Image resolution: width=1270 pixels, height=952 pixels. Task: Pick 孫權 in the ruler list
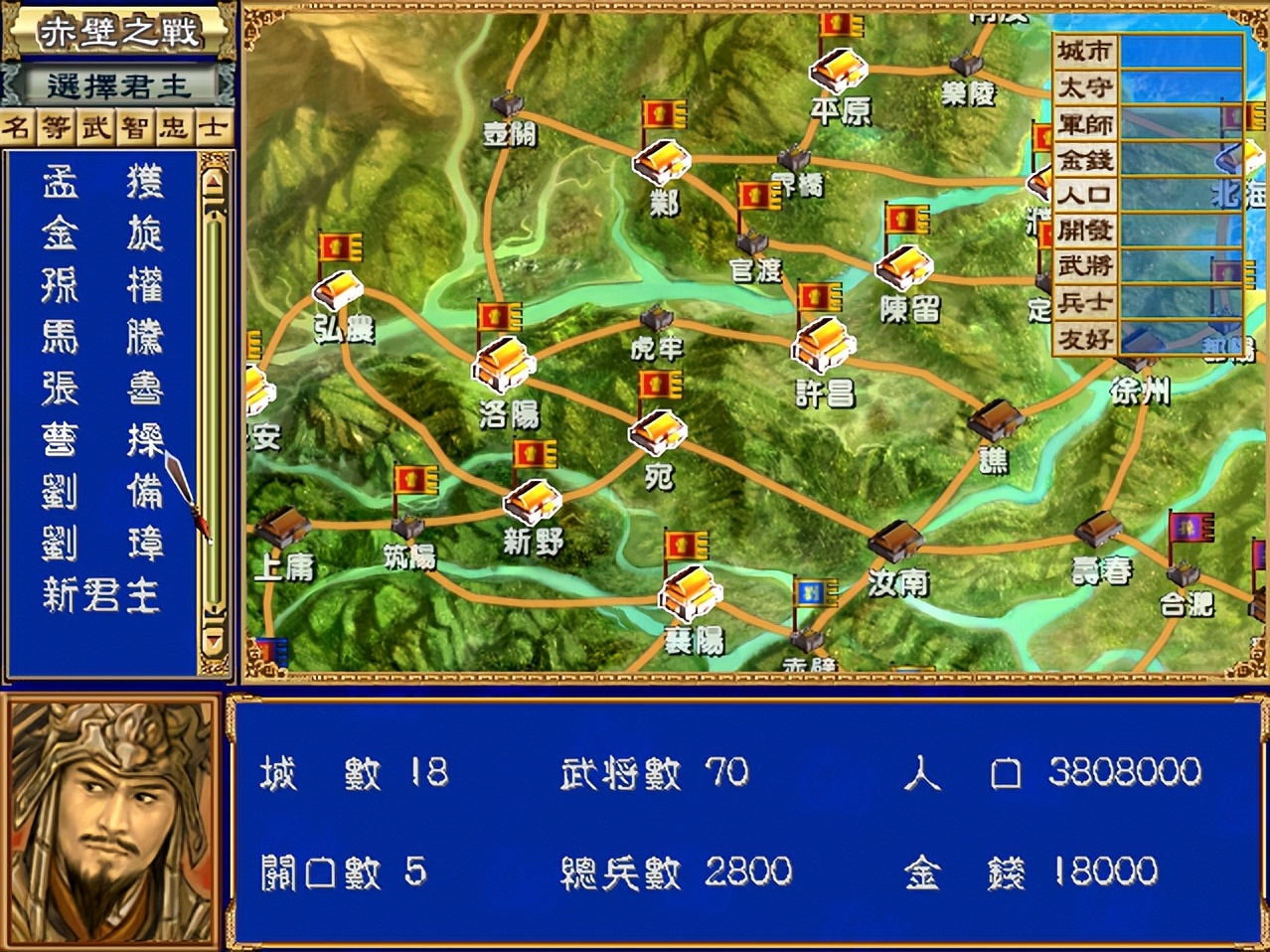(102, 286)
